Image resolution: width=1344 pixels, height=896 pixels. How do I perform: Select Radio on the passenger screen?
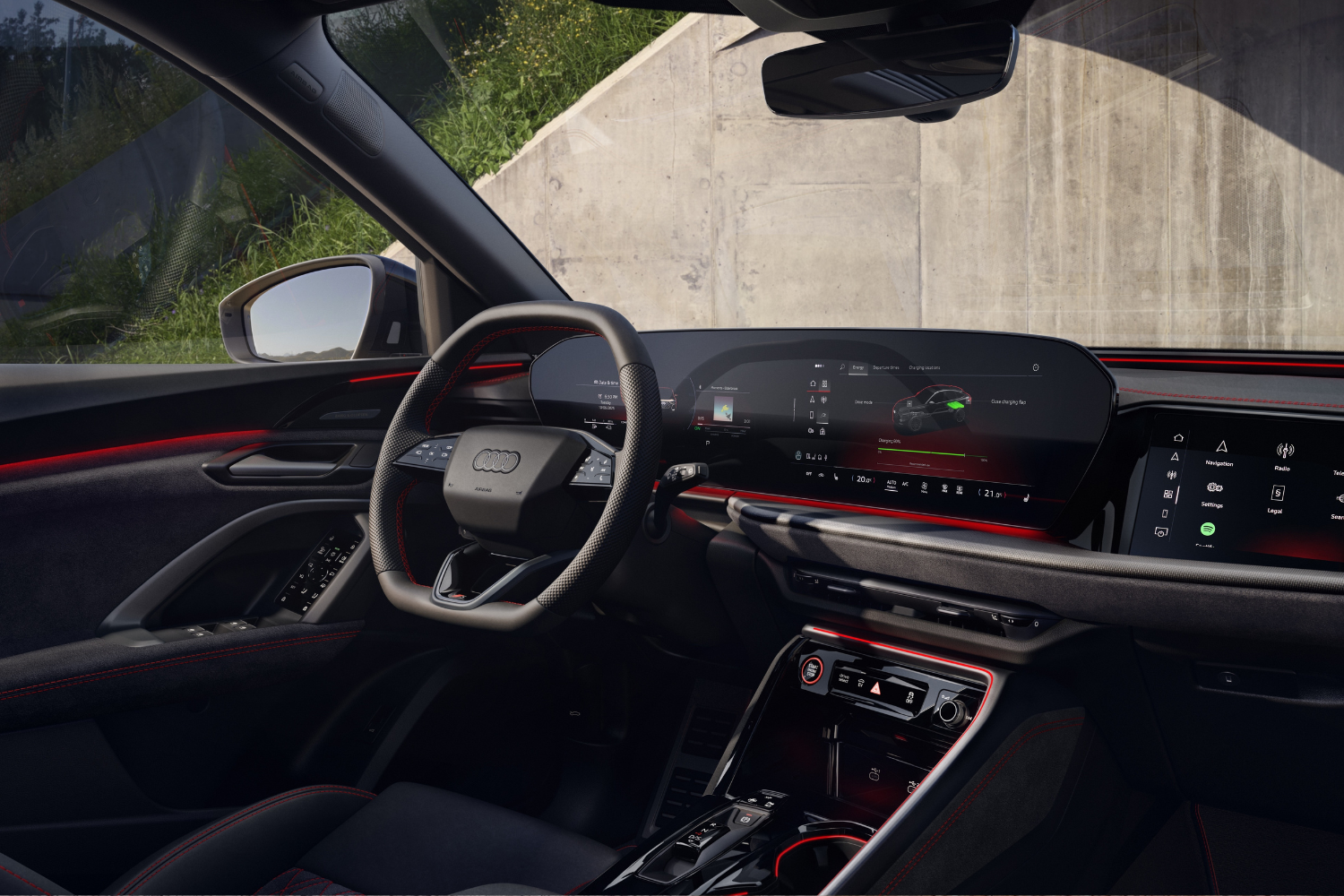click(1286, 449)
